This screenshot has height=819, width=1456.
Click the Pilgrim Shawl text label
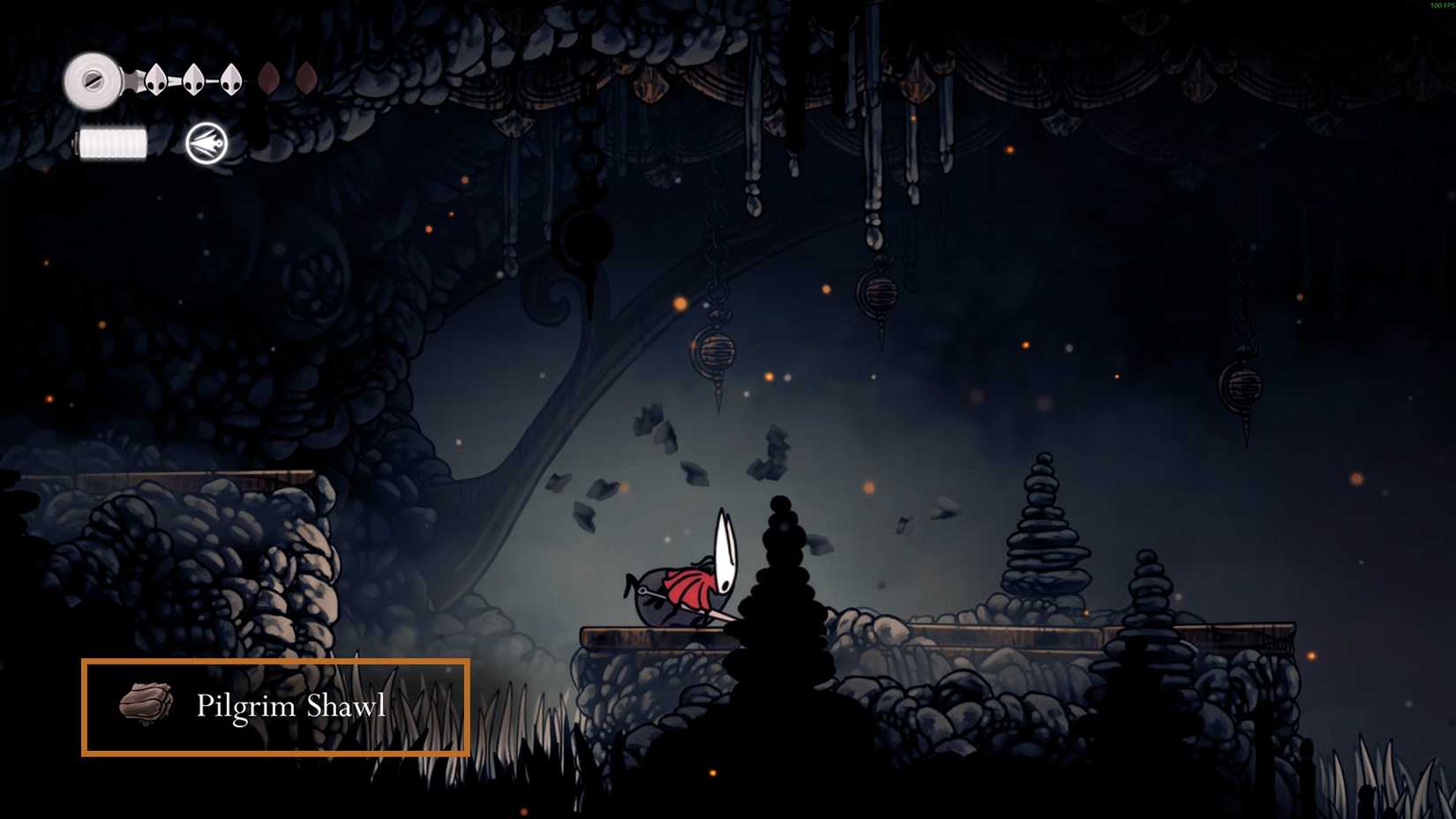(291, 705)
